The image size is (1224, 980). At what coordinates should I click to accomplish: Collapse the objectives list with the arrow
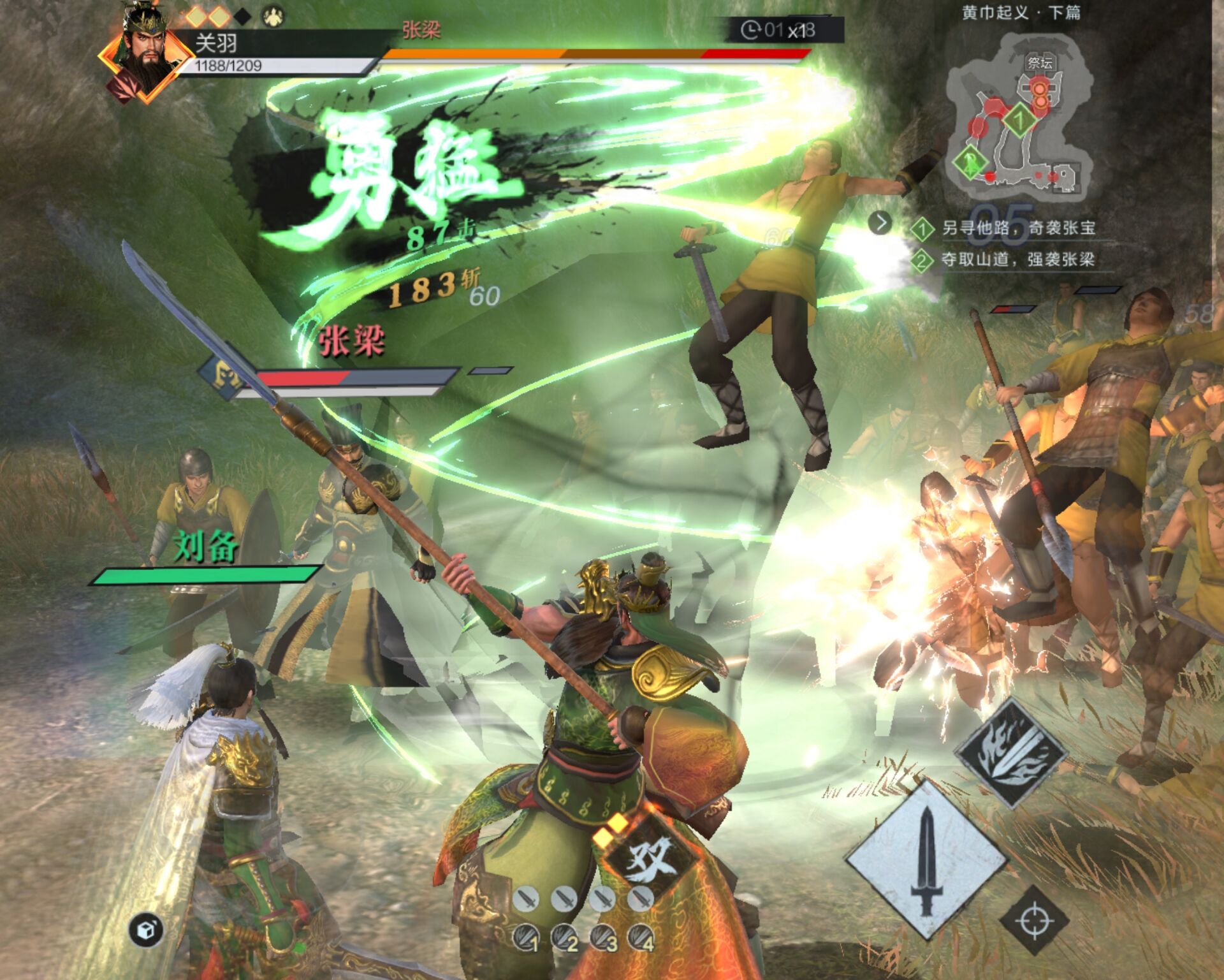(881, 223)
